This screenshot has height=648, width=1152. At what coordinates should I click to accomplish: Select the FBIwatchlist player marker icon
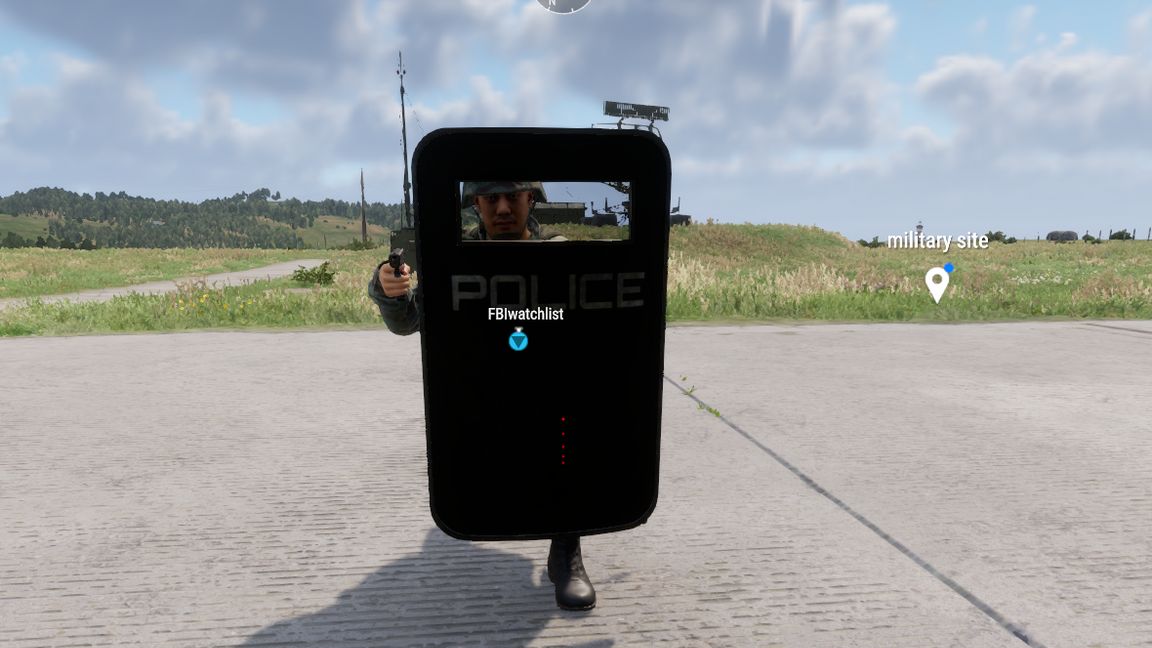point(517,340)
